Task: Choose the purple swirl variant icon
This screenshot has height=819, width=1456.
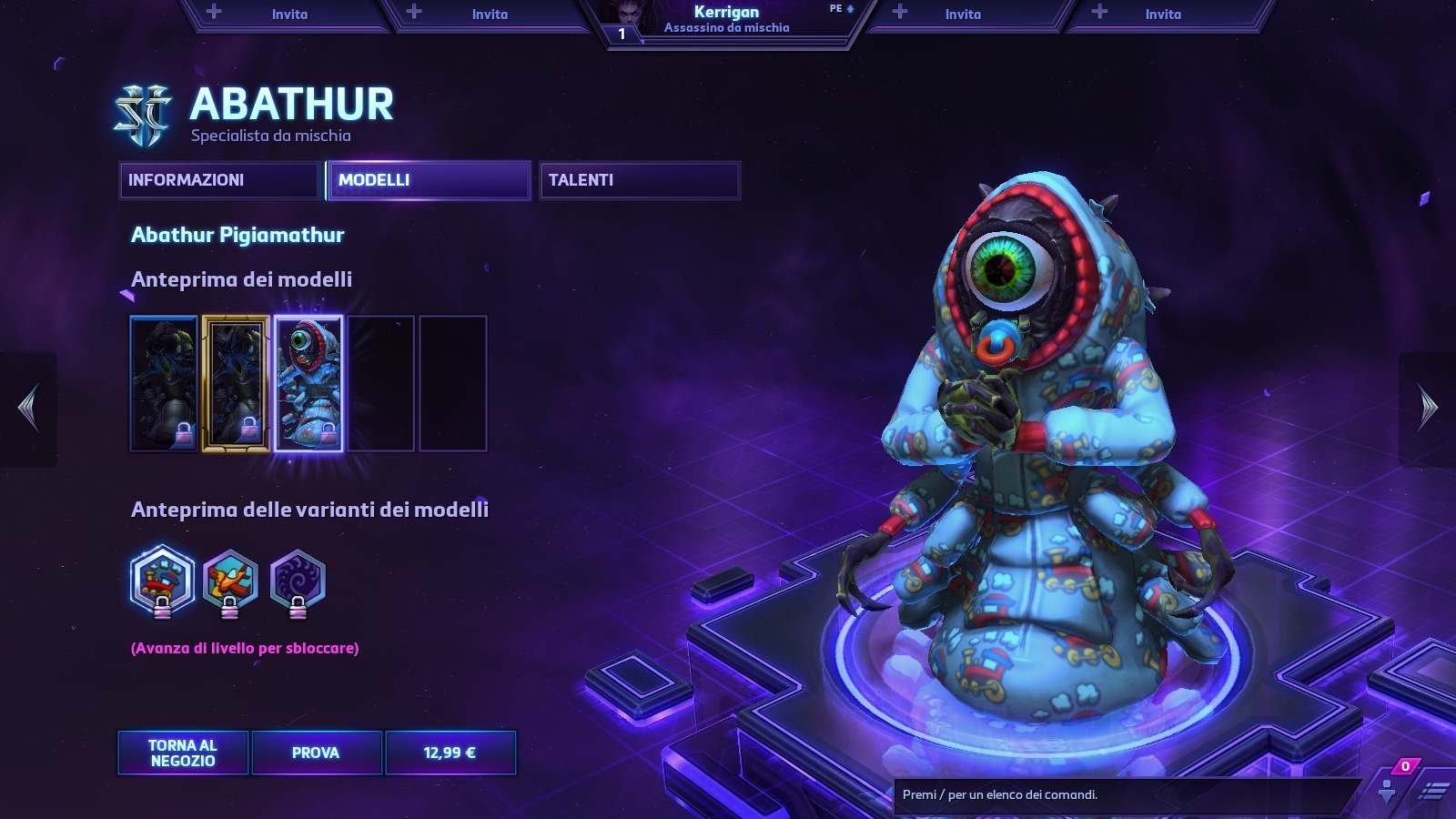Action: [x=298, y=581]
